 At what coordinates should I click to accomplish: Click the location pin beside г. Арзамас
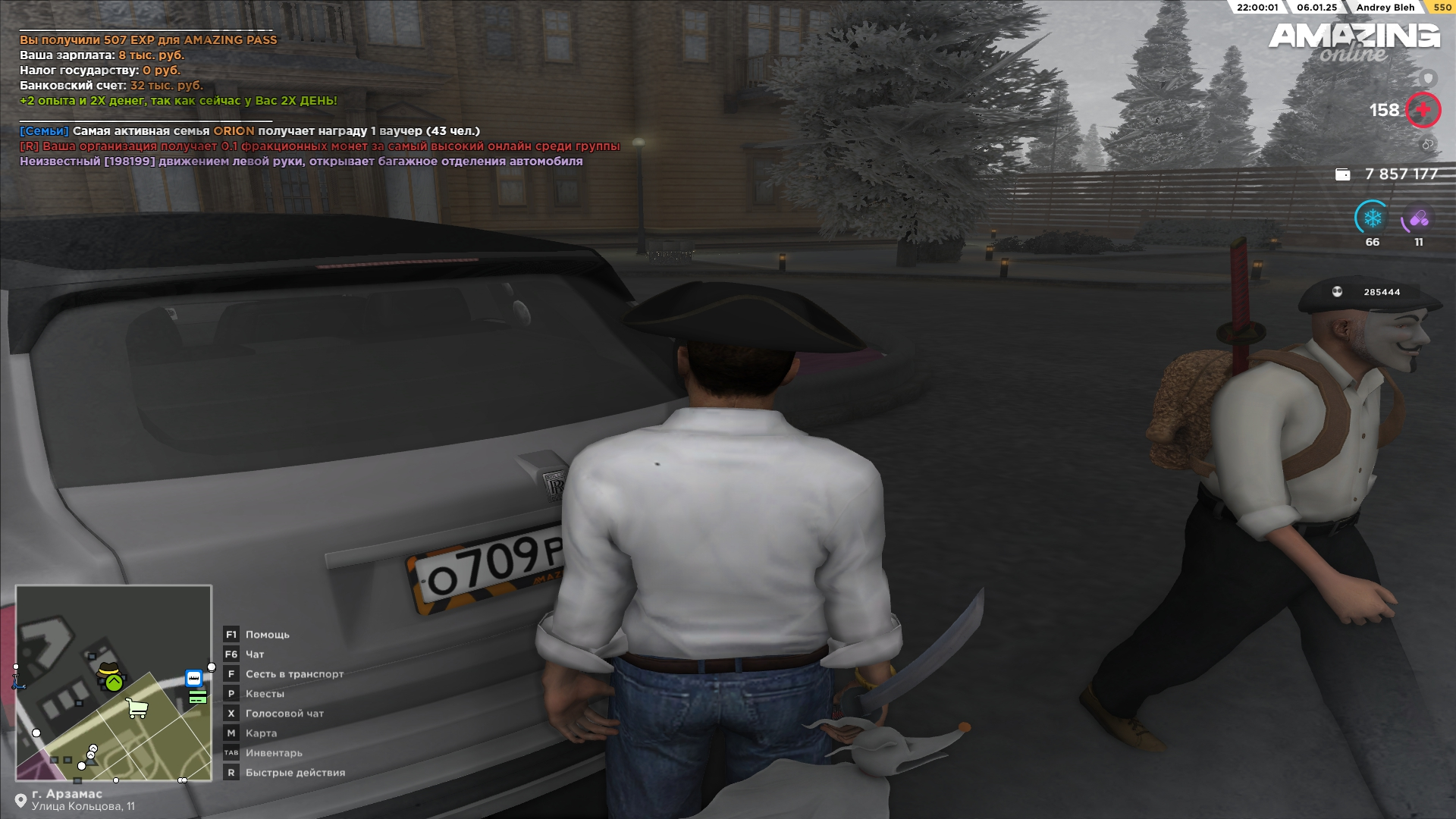tap(20, 800)
